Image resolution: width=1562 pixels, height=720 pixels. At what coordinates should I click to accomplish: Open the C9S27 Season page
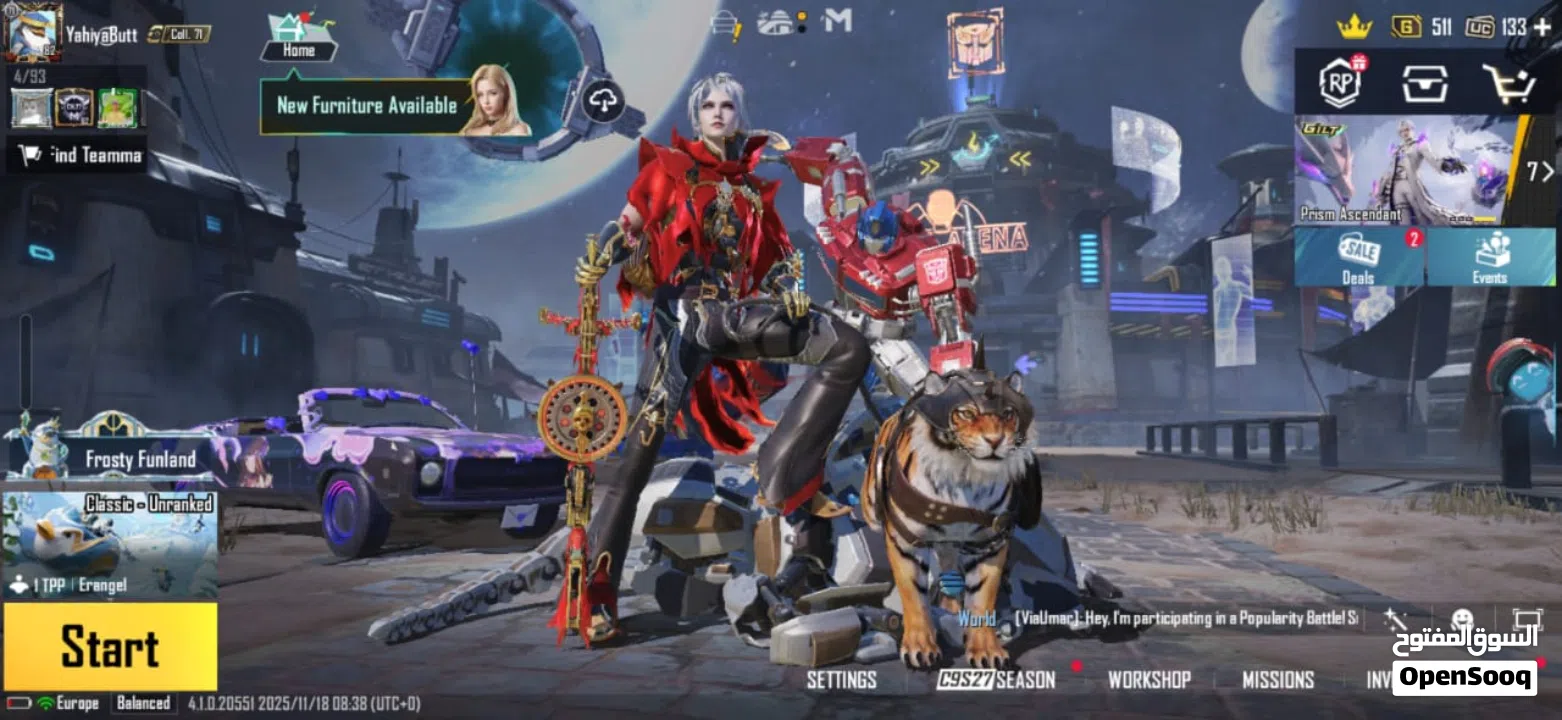click(x=996, y=680)
